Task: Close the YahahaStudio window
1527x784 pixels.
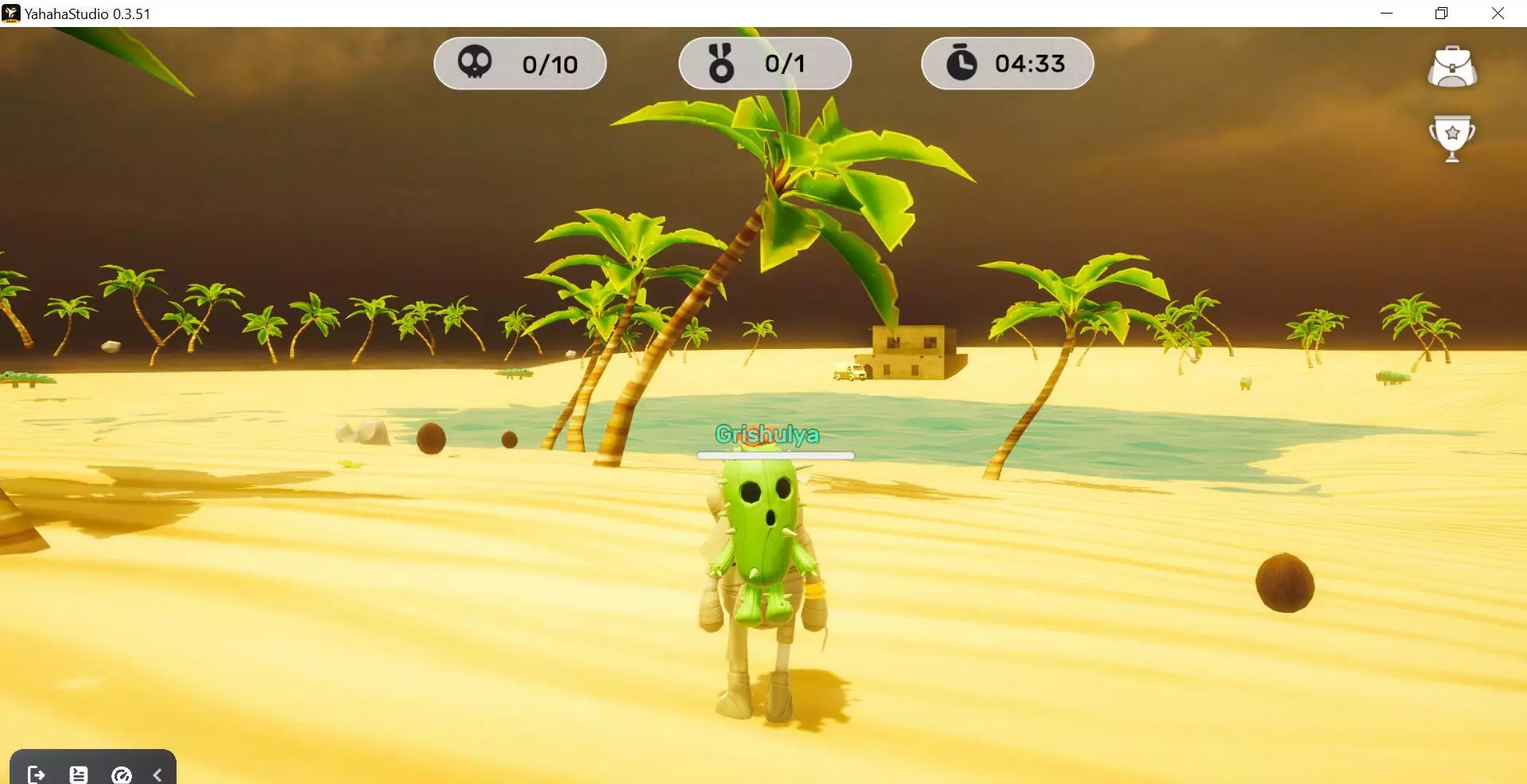Action: click(1498, 14)
